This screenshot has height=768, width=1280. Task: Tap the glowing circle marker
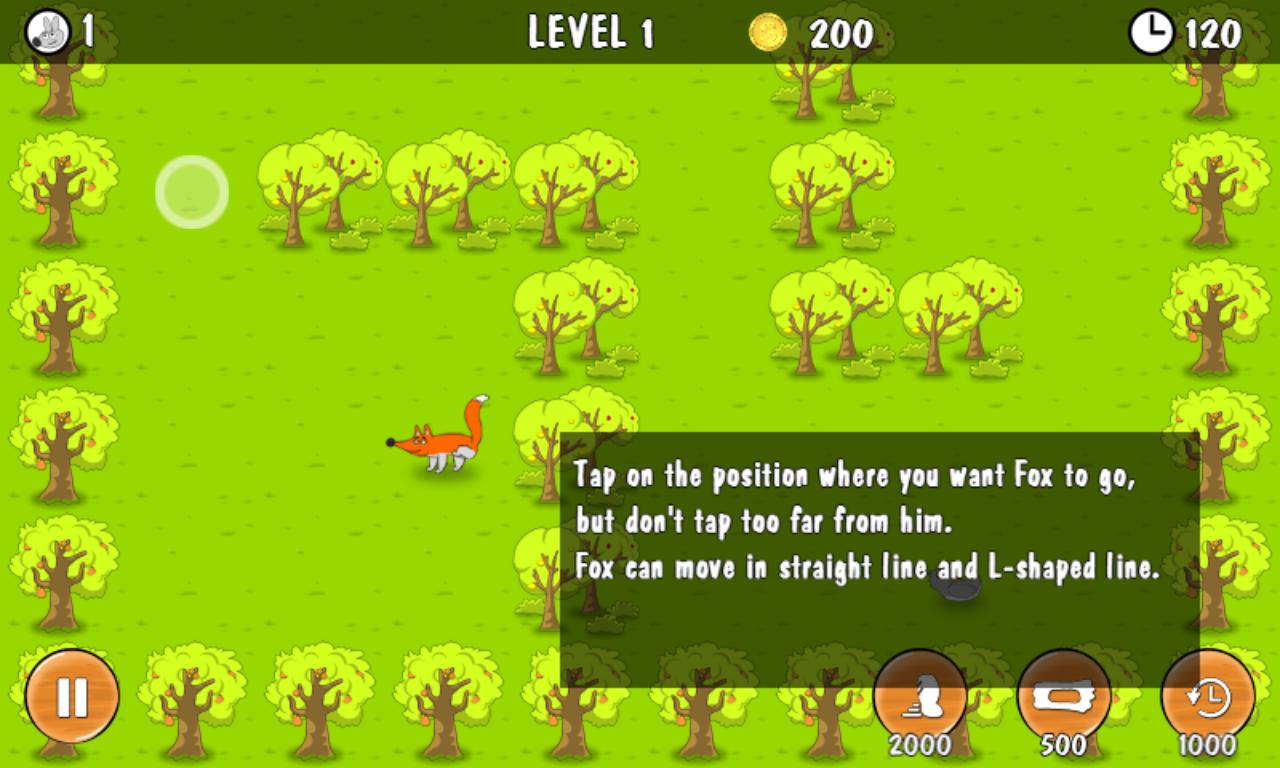point(190,191)
